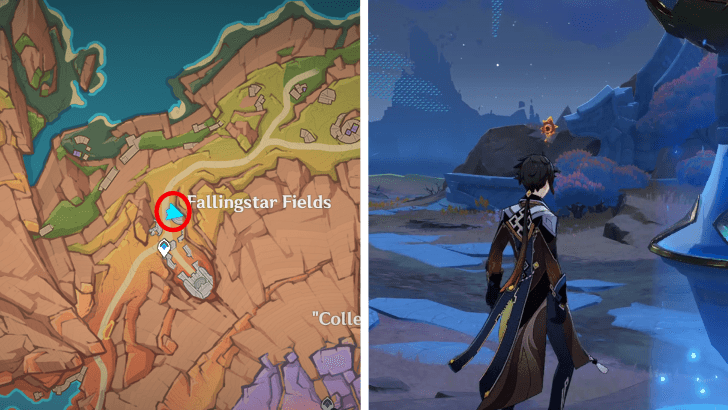The image size is (728, 410).
Task: Click the cyan arrow marker circled in red
Action: pyautogui.click(x=175, y=212)
